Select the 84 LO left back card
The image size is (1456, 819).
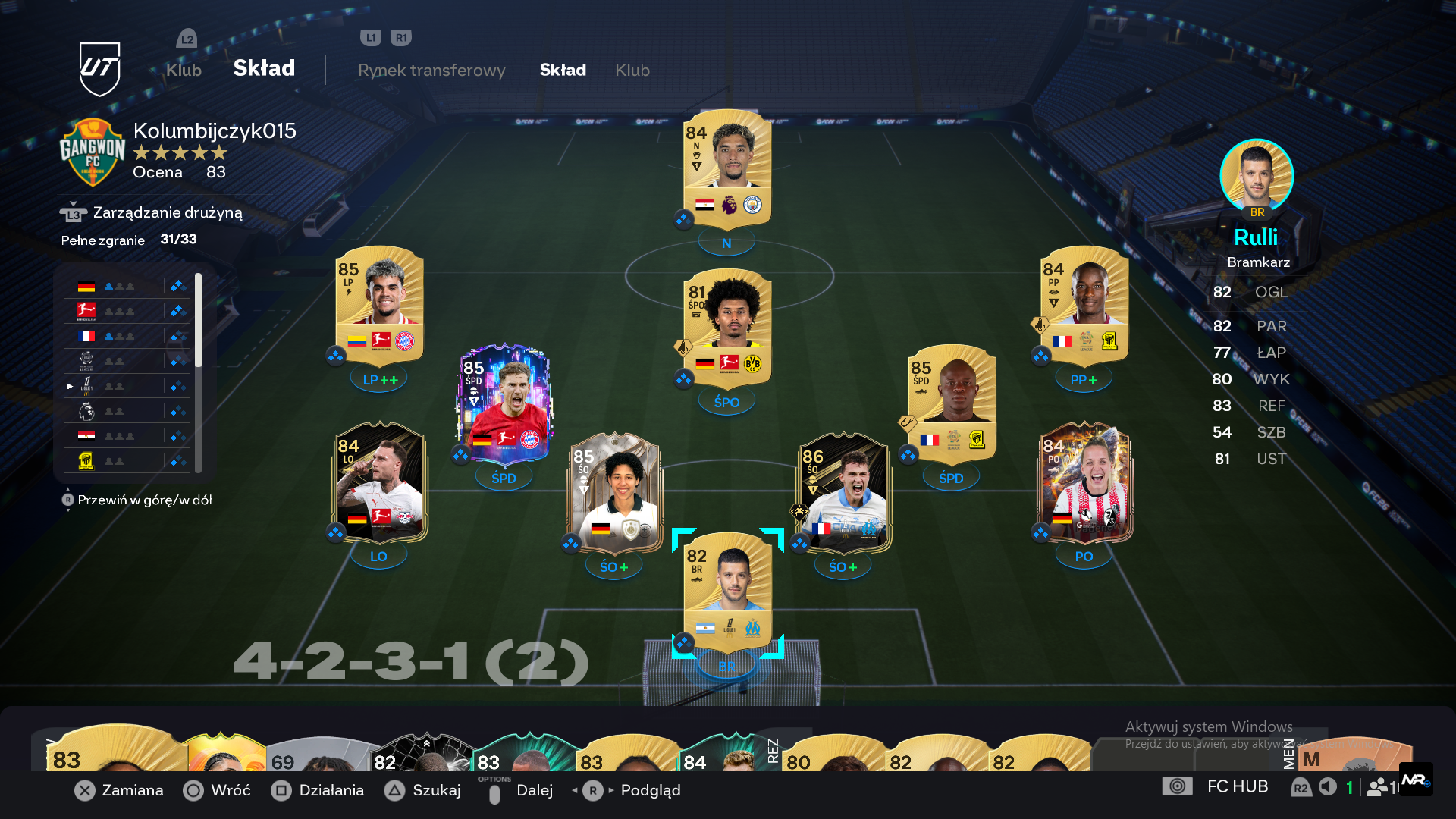(x=379, y=482)
